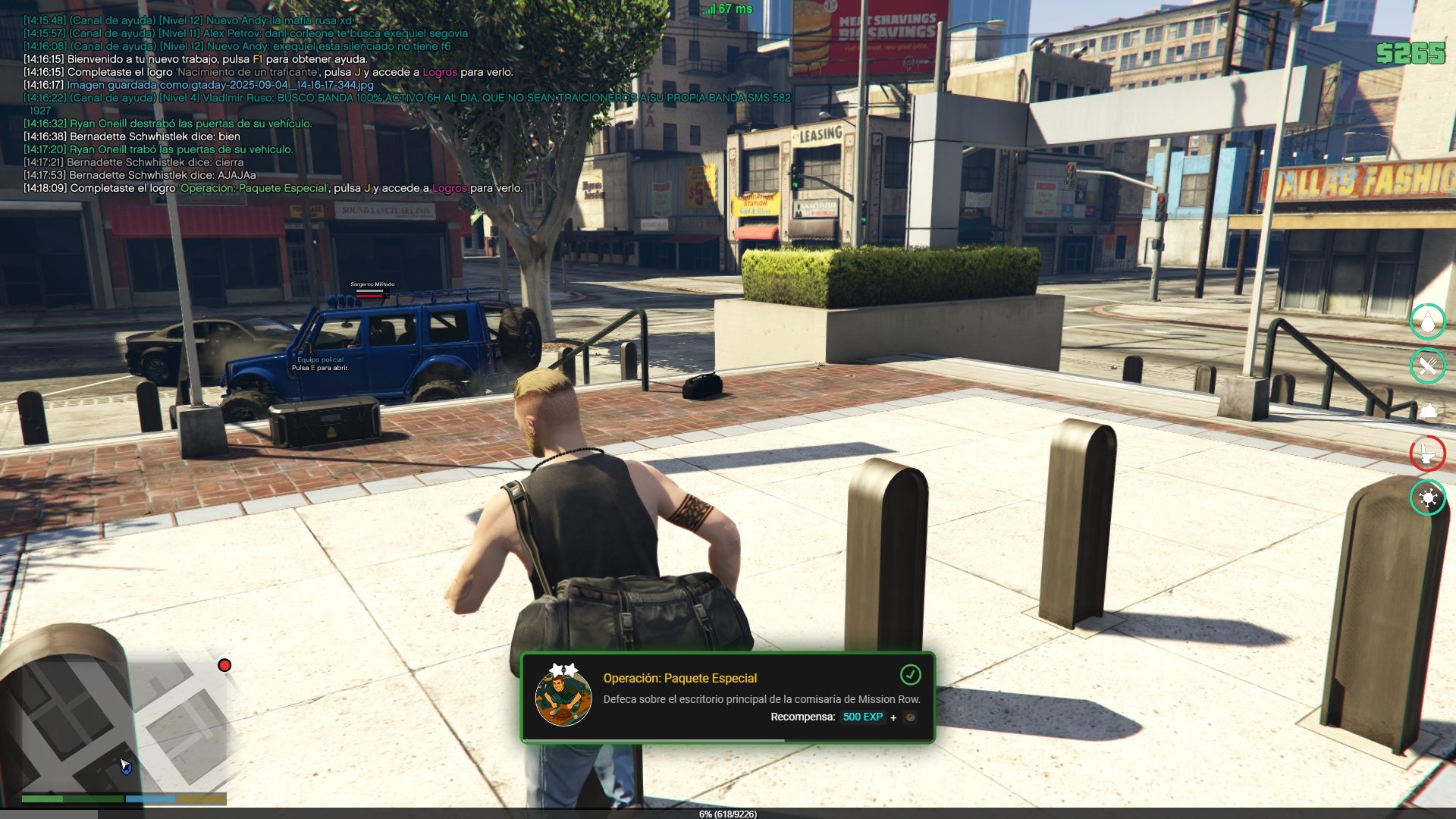
Task: Select the Sargento Militado name tag
Action: (372, 284)
